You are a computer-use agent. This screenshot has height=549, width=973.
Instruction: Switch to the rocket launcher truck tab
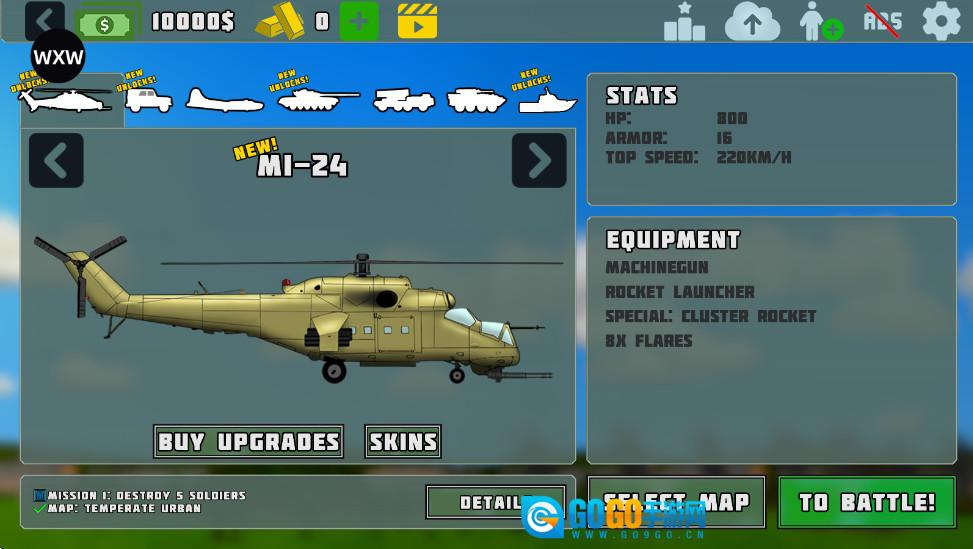tap(403, 100)
